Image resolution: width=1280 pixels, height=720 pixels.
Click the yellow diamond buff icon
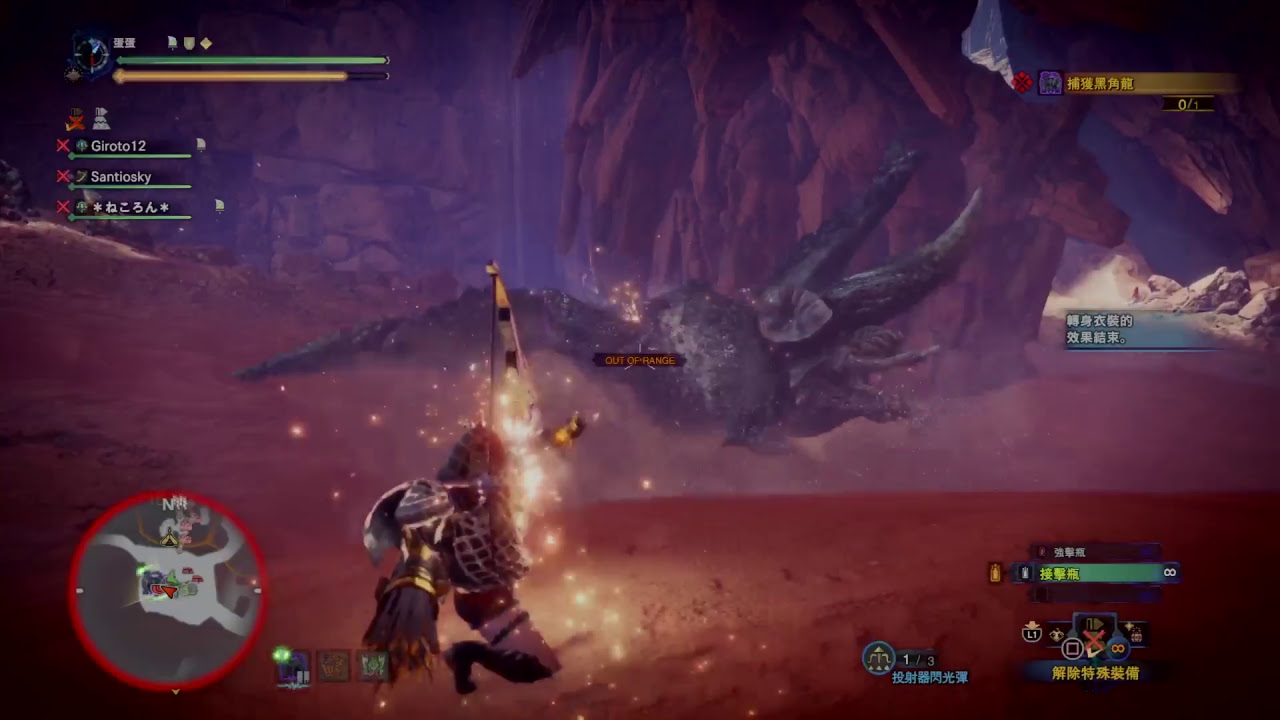tap(206, 43)
